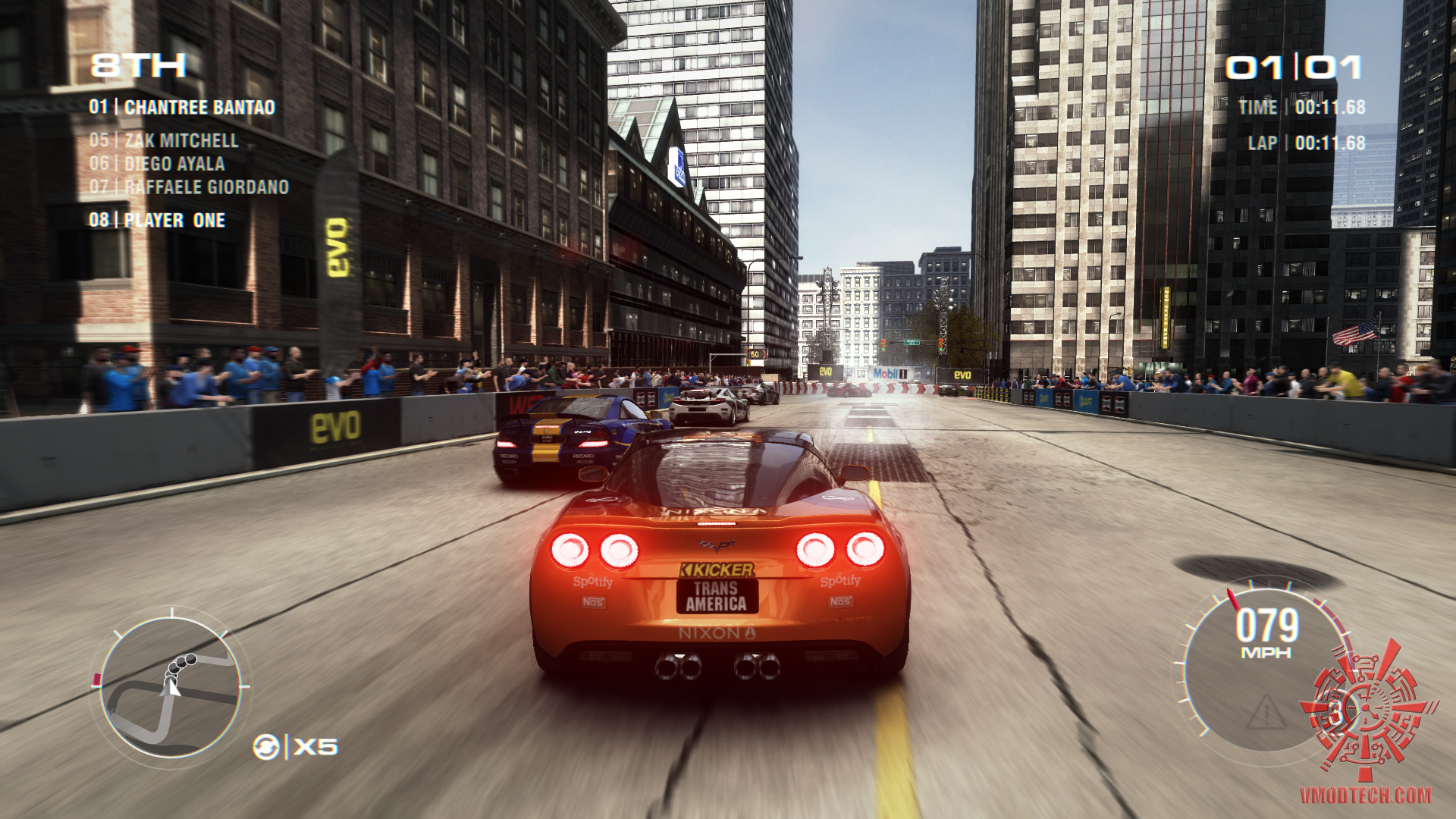Select the flashback rewind icon

[265, 747]
